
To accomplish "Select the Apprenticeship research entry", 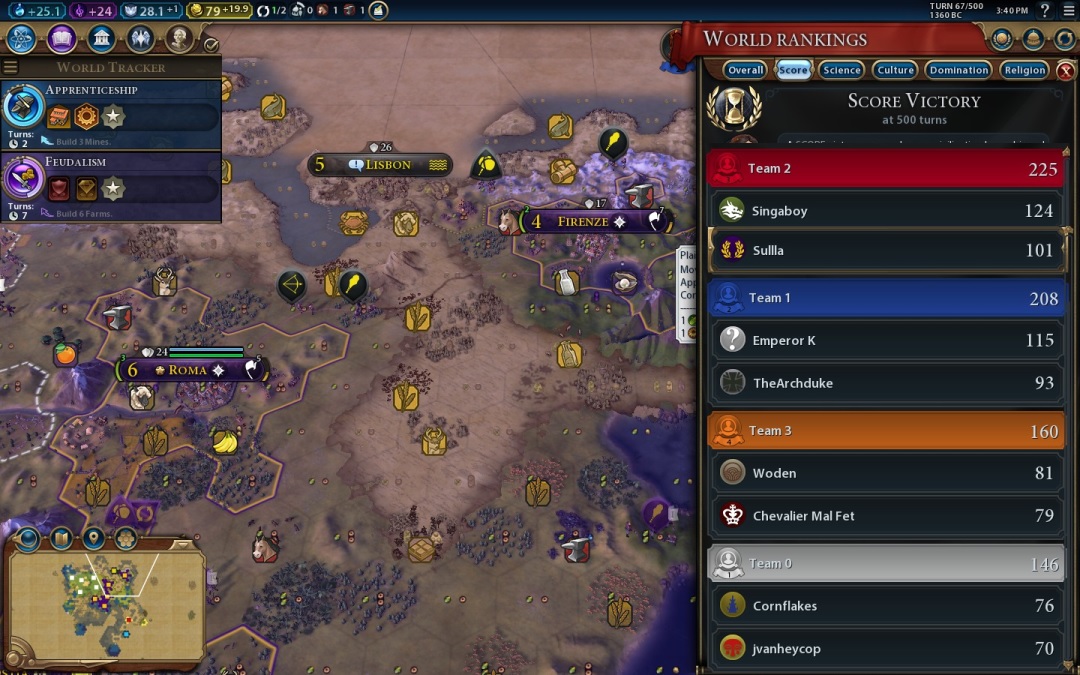I will point(110,114).
